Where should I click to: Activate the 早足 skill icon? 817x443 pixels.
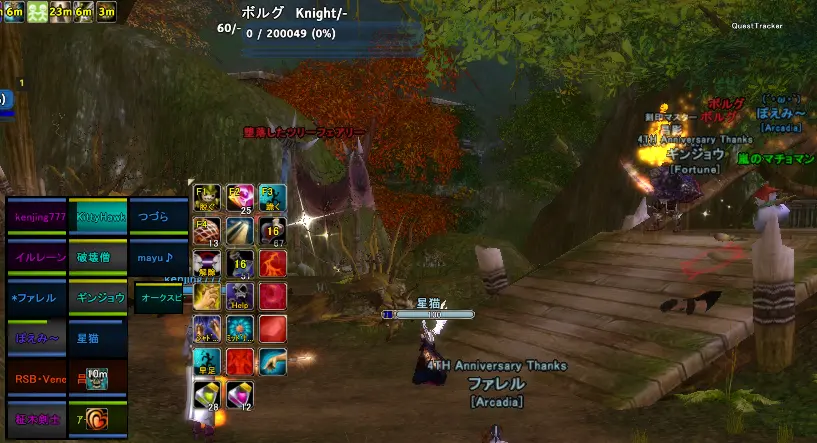point(206,362)
